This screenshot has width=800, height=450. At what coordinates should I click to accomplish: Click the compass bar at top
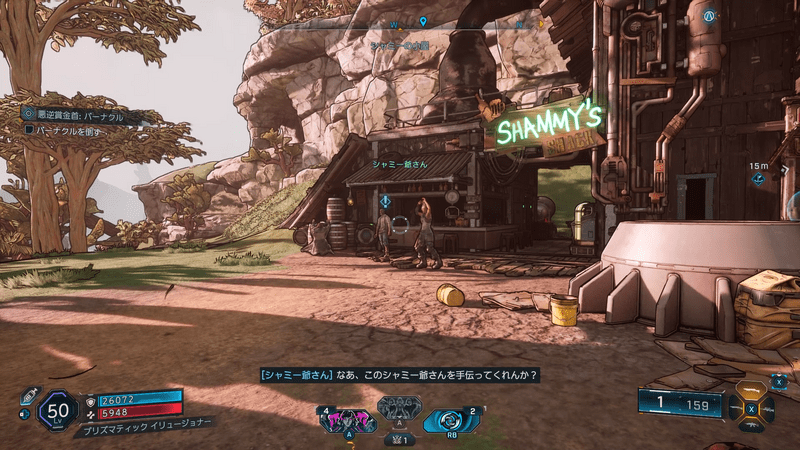[400, 20]
